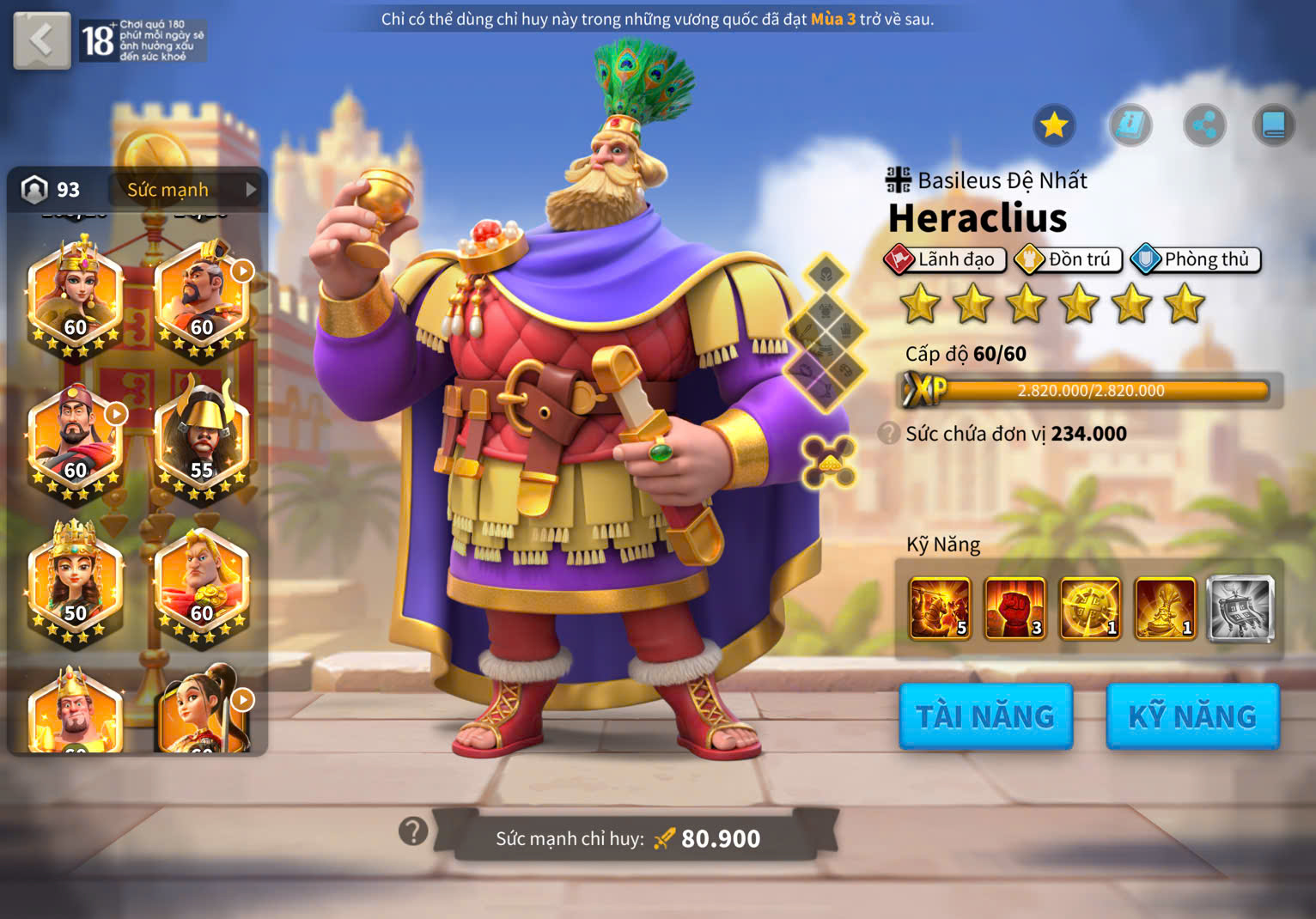Select the locked grey fifth skill
1316x919 pixels.
tap(1240, 609)
